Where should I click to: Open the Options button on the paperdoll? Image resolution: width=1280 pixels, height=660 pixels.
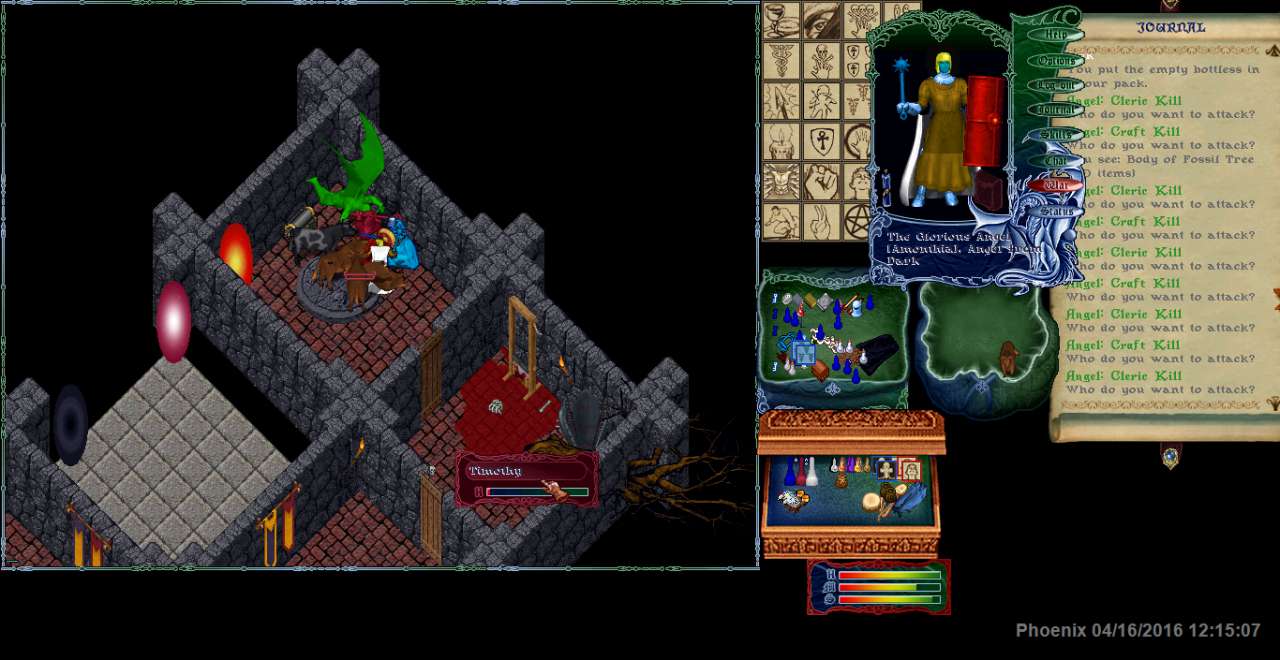pyautogui.click(x=1056, y=61)
